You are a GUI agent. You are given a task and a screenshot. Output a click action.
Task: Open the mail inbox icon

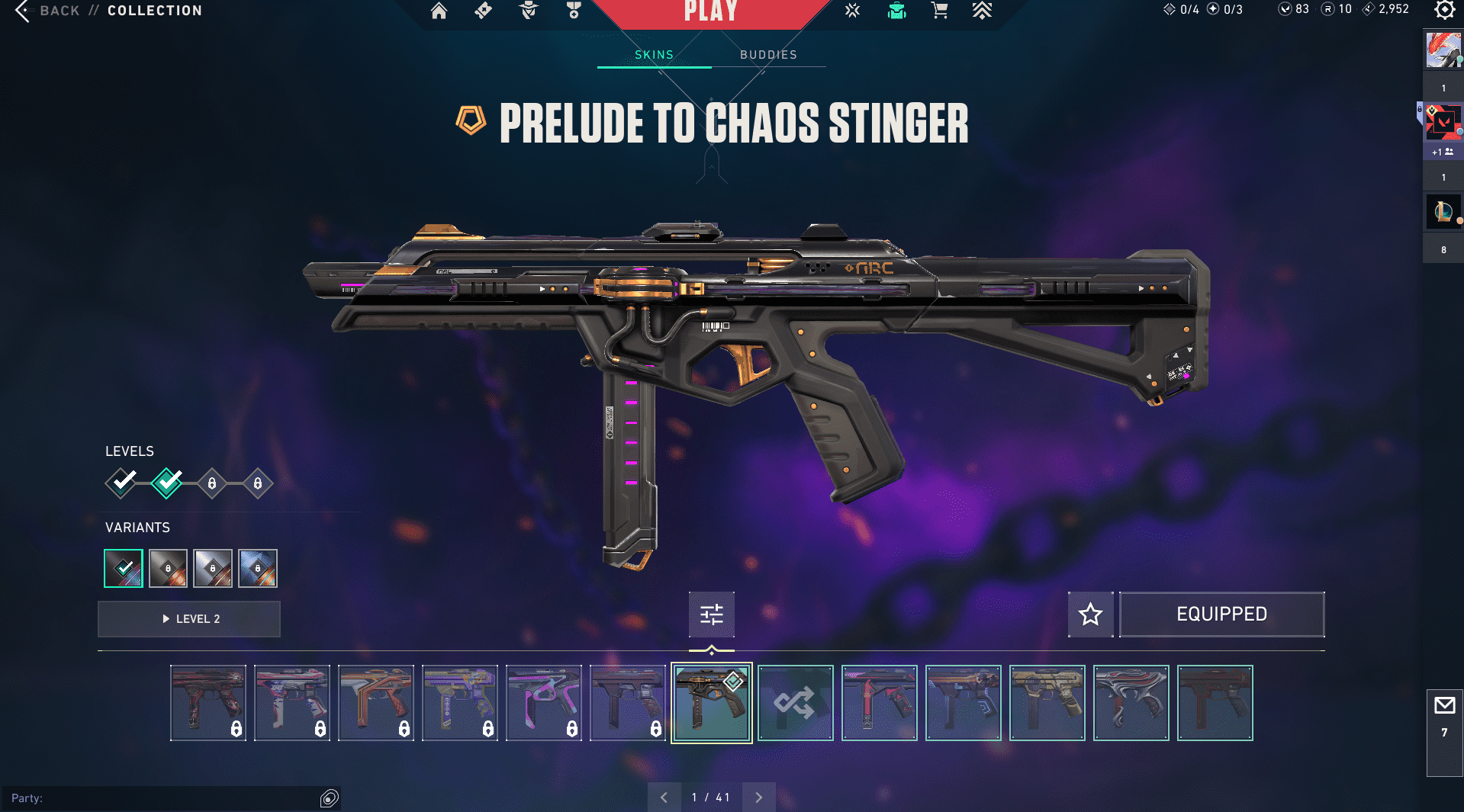(1444, 706)
